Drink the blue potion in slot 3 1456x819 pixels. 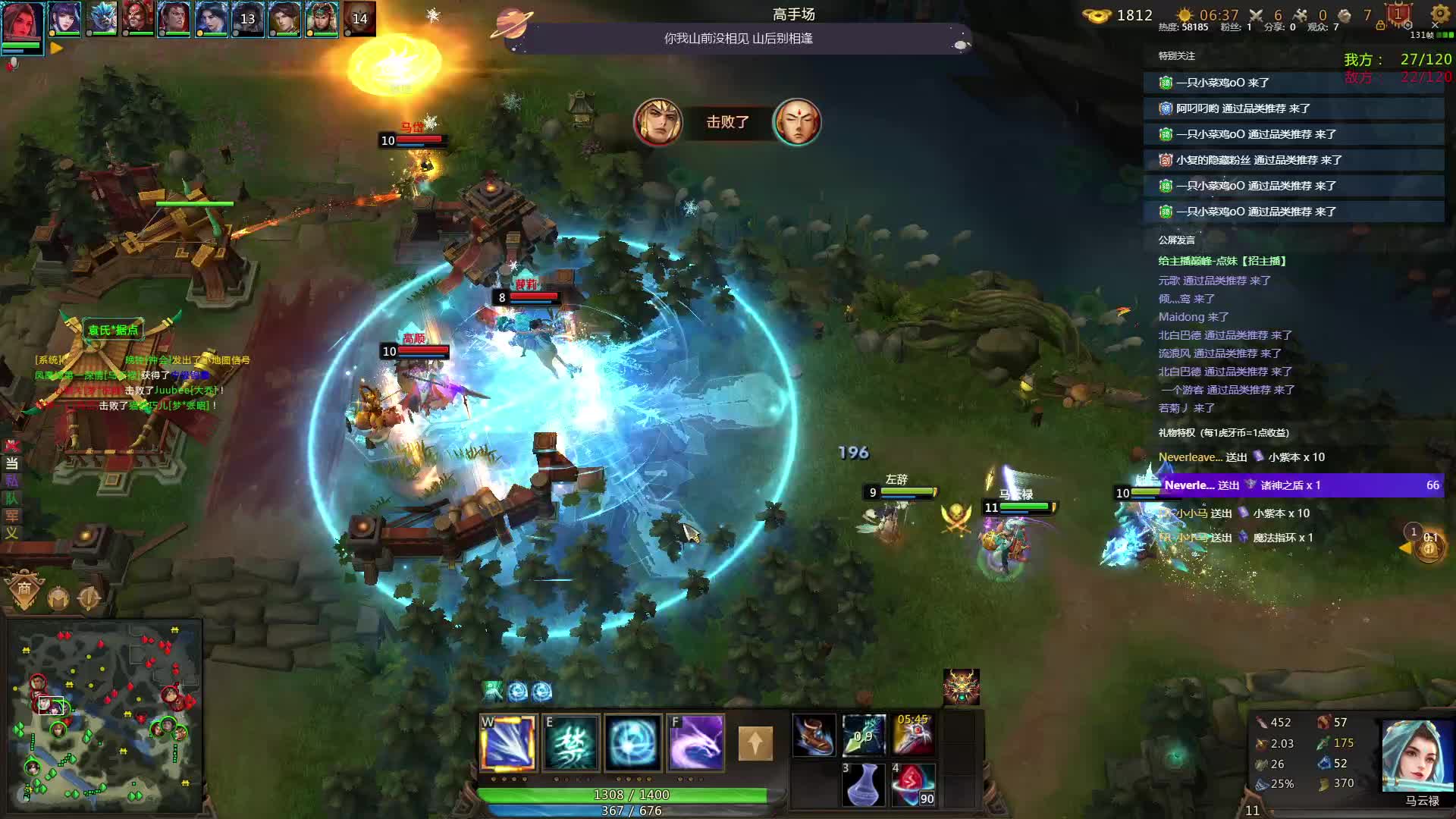tap(864, 784)
